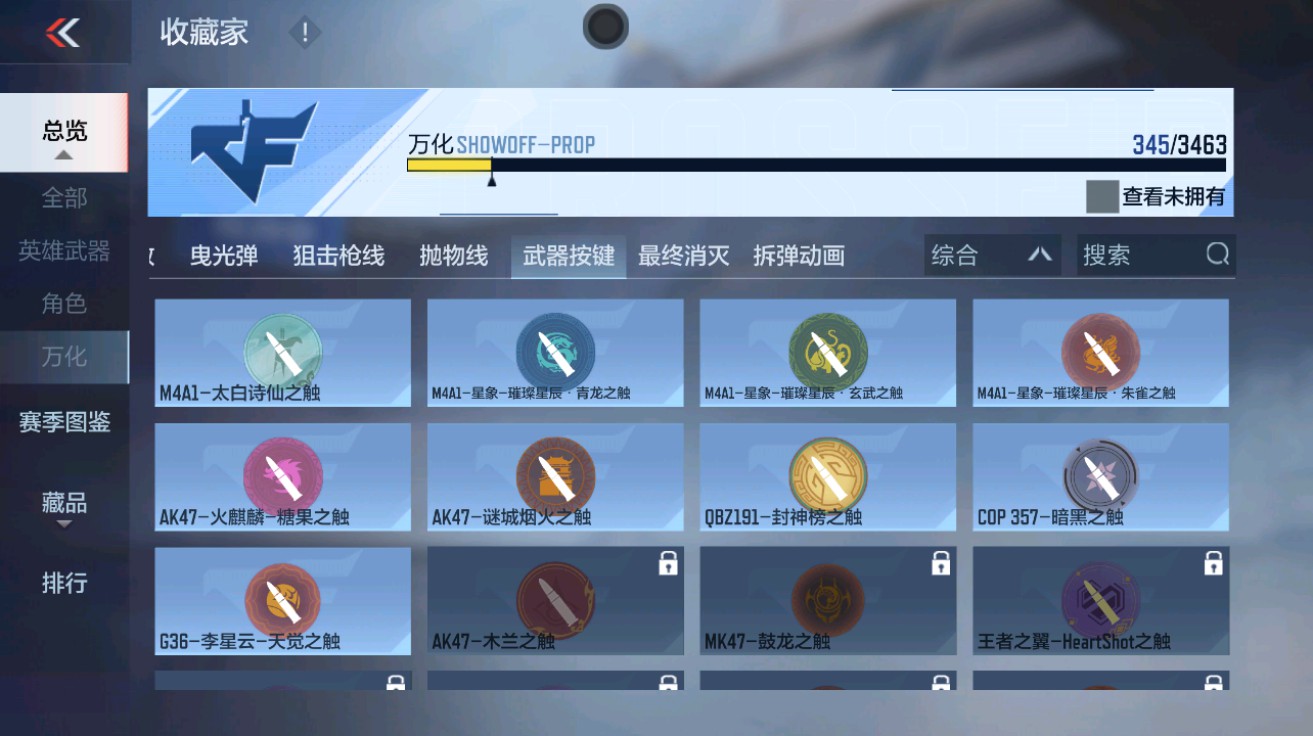The width and height of the screenshot is (1313, 736).
Task: Select the COP 357-暗黑之触 charm icon
Action: point(1099,470)
